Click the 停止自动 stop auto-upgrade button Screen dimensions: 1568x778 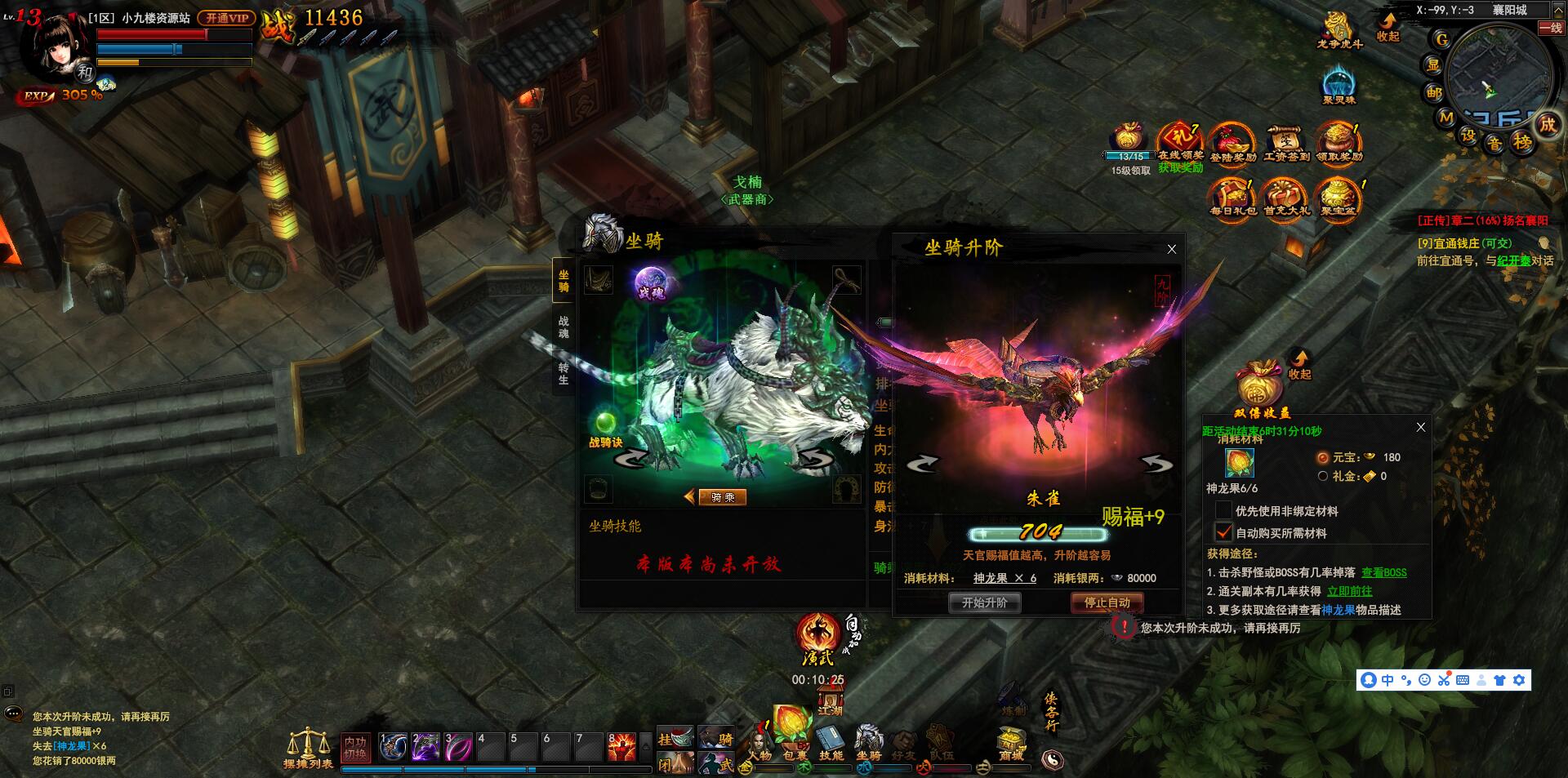coord(1107,602)
